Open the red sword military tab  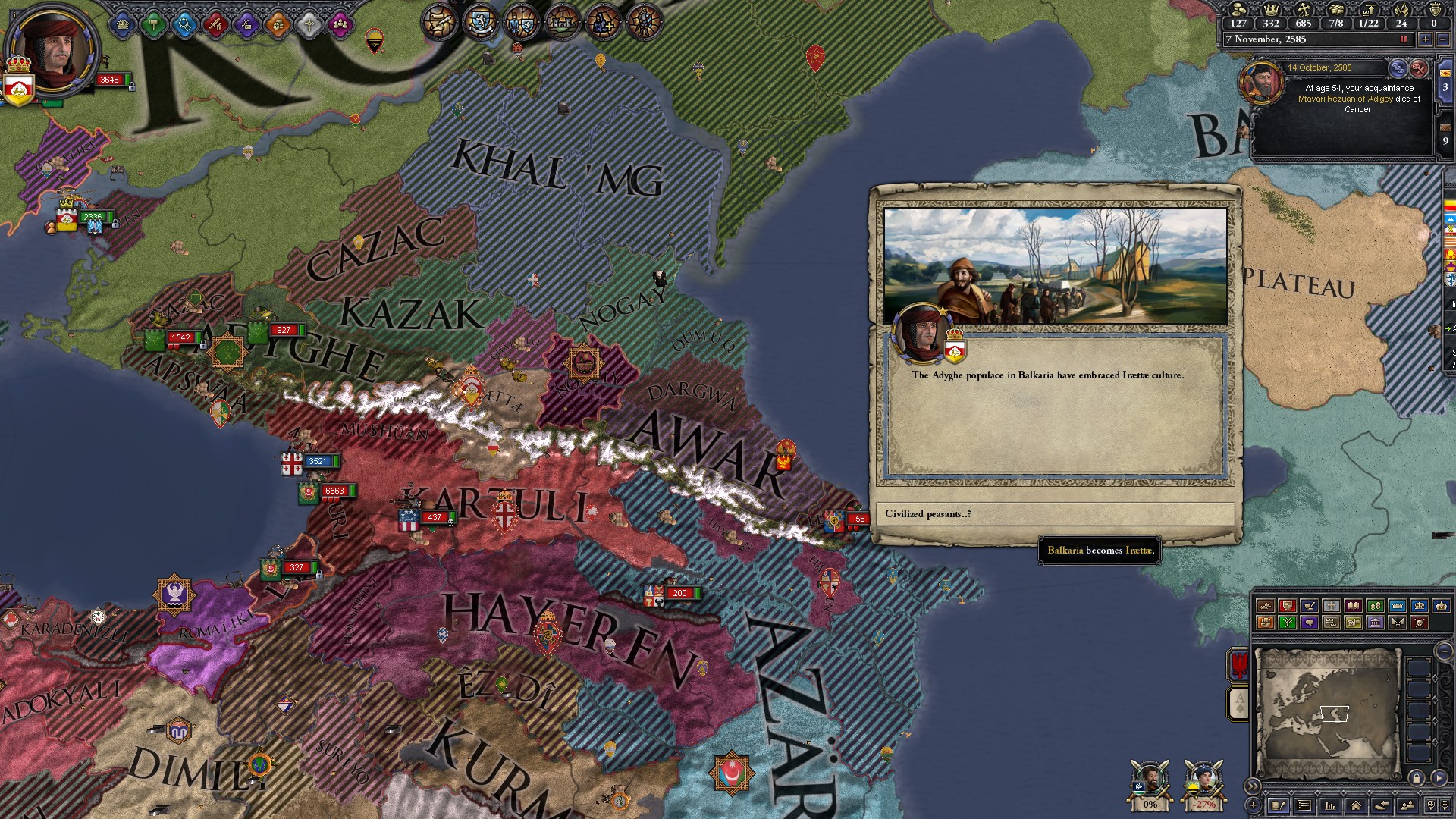(216, 25)
